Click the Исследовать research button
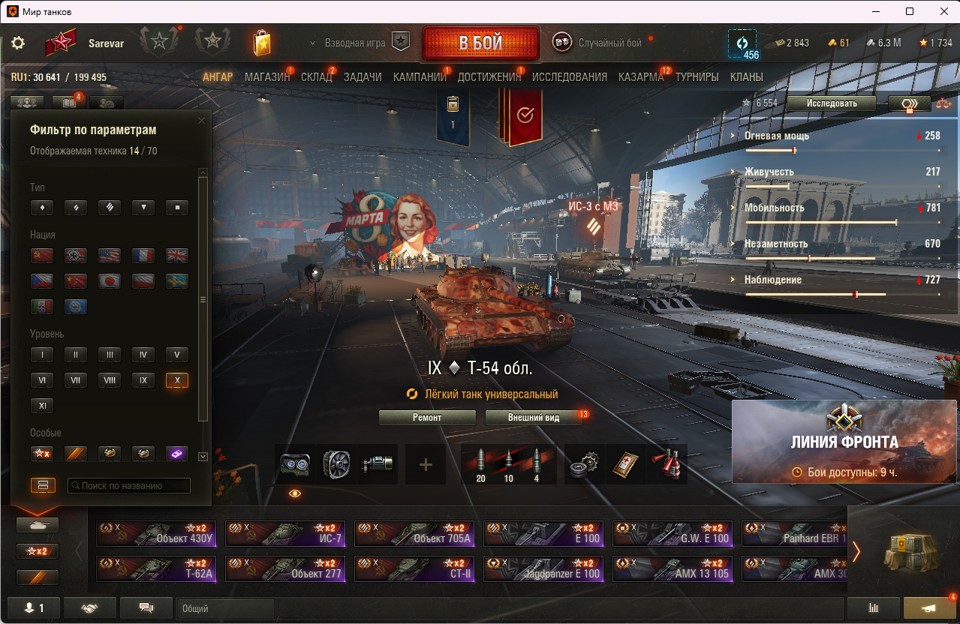This screenshot has height=624, width=960. [829, 103]
